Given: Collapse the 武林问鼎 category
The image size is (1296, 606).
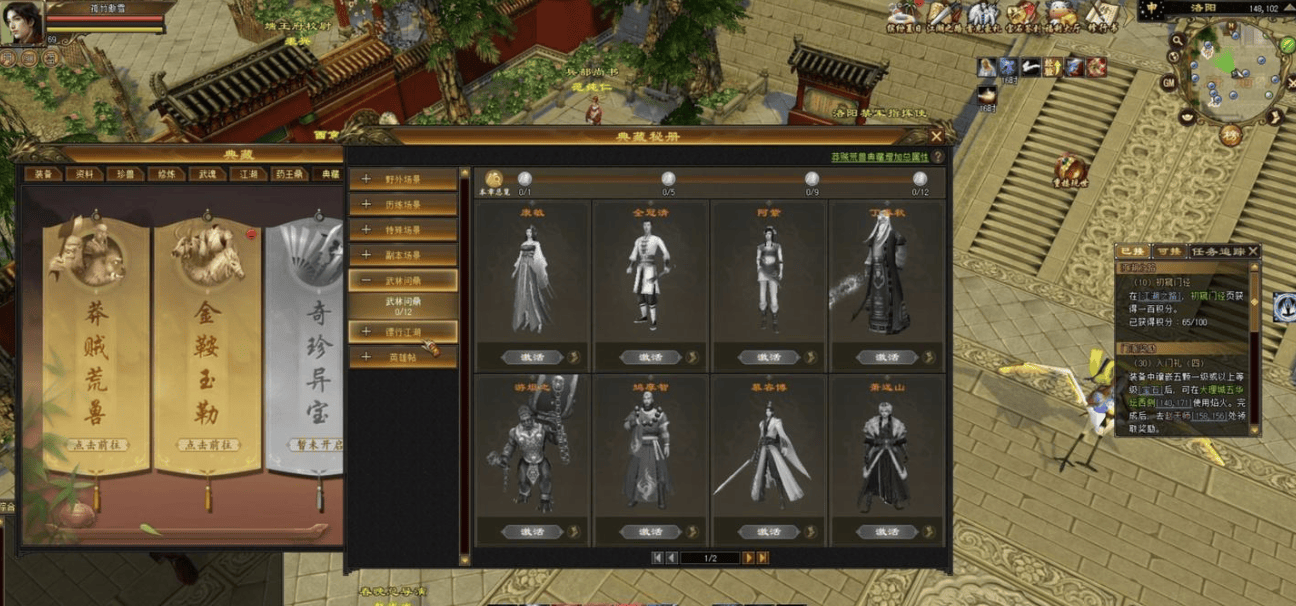Looking at the screenshot, I should (403, 281).
